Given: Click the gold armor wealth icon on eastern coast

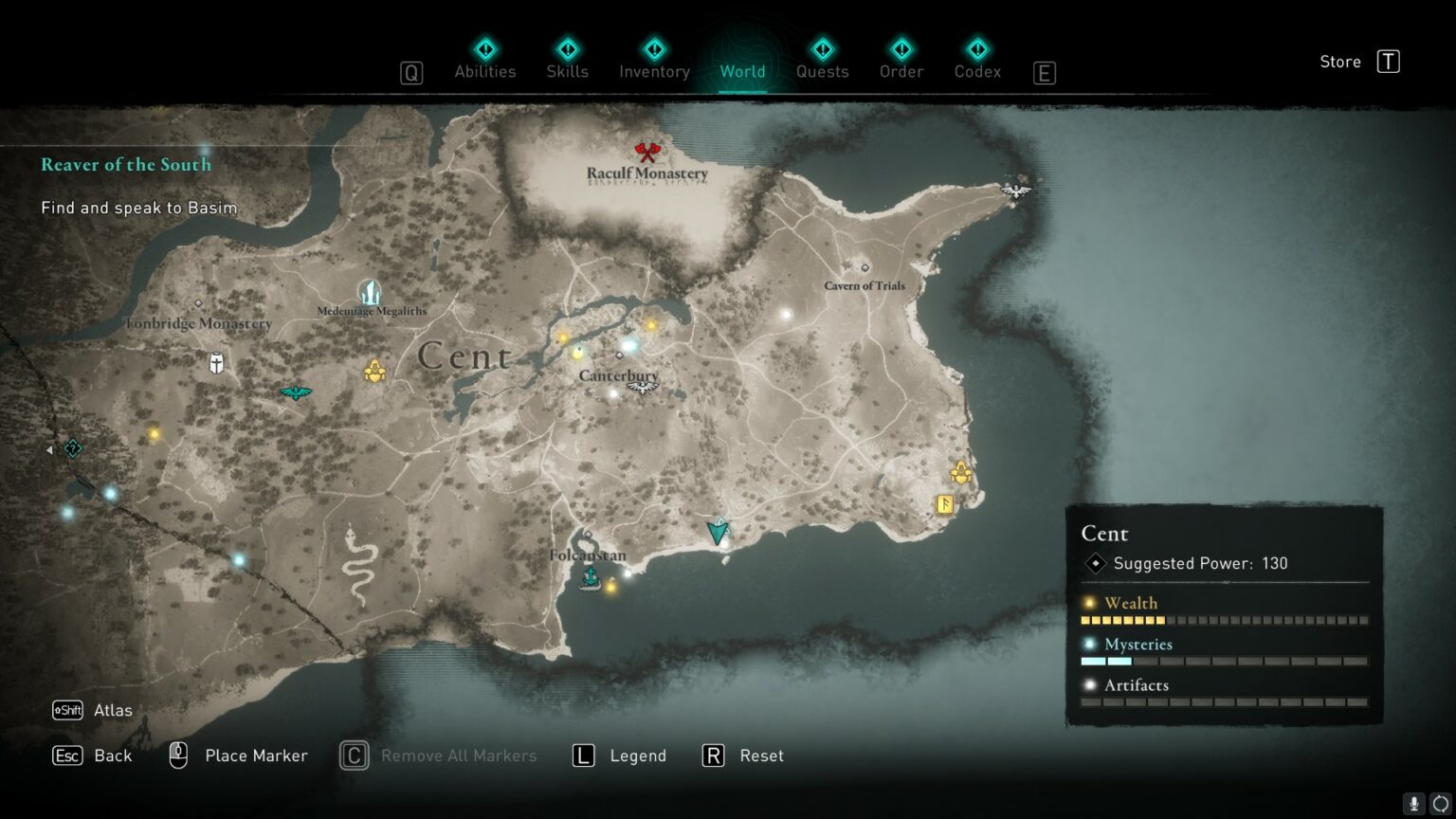Looking at the screenshot, I should [962, 470].
